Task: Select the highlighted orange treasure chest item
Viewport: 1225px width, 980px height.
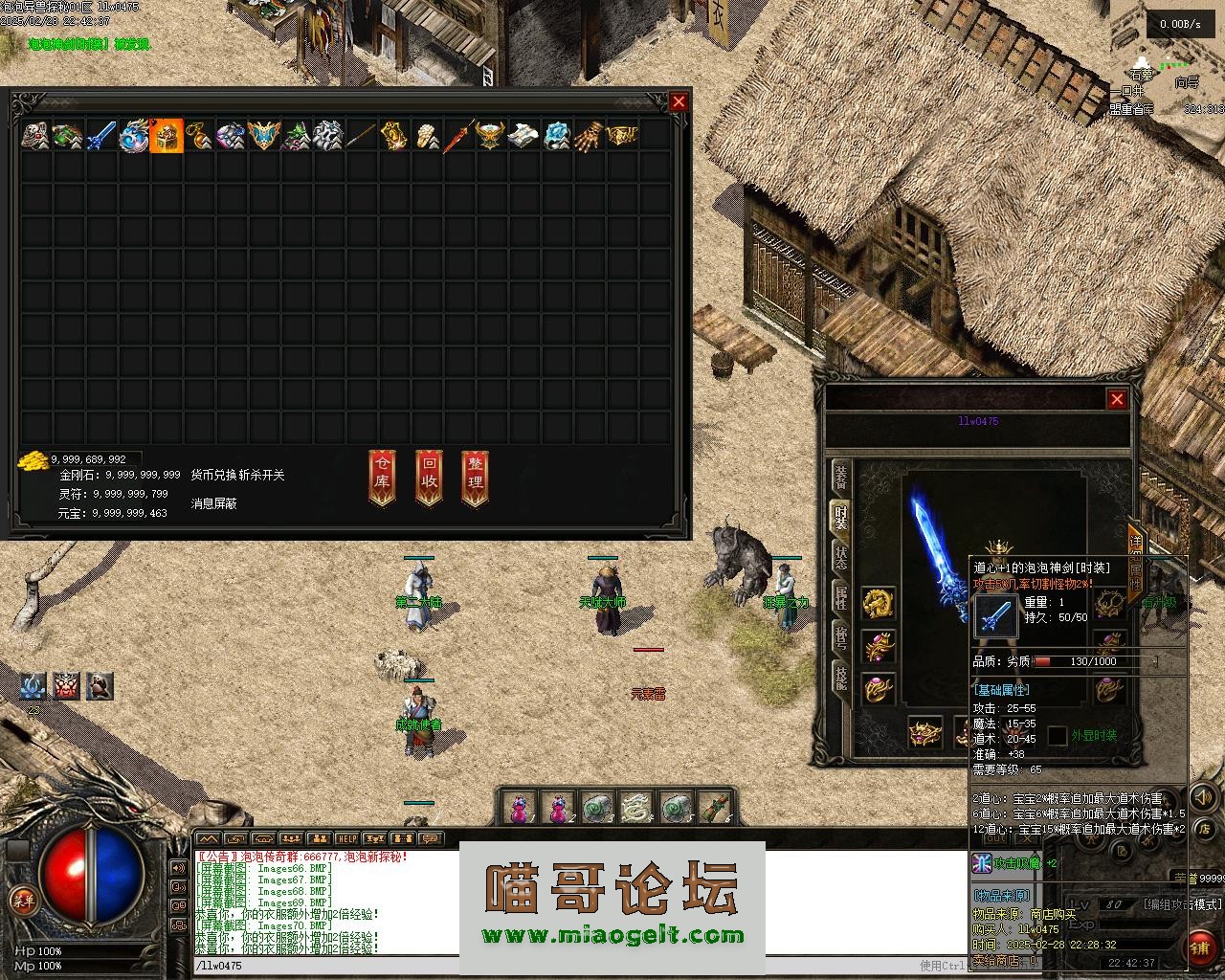Action: click(167, 136)
